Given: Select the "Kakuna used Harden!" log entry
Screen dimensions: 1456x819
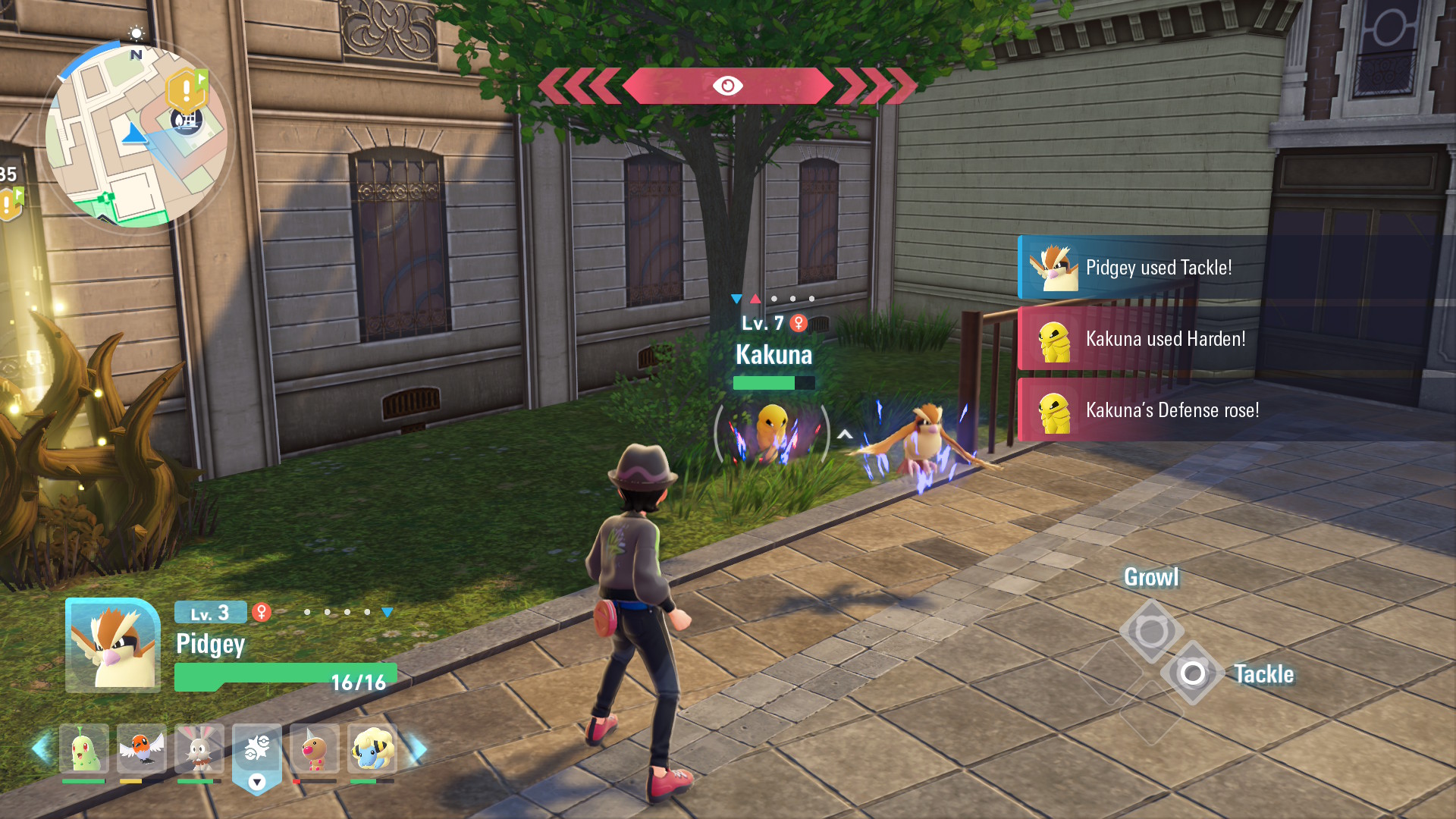Looking at the screenshot, I should (x=1165, y=339).
